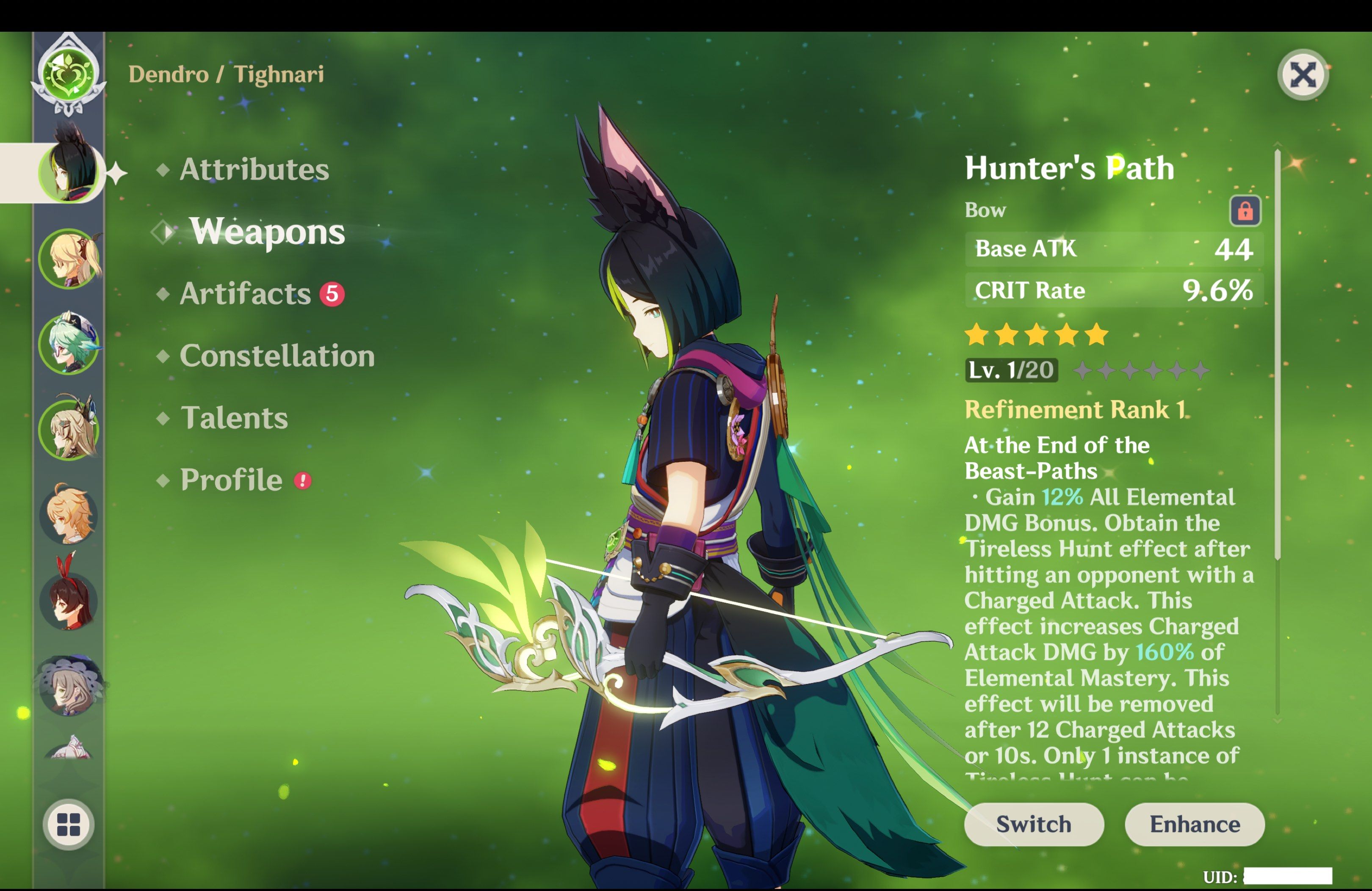
Task: Expand the Attributes section
Action: pyautogui.click(x=254, y=170)
